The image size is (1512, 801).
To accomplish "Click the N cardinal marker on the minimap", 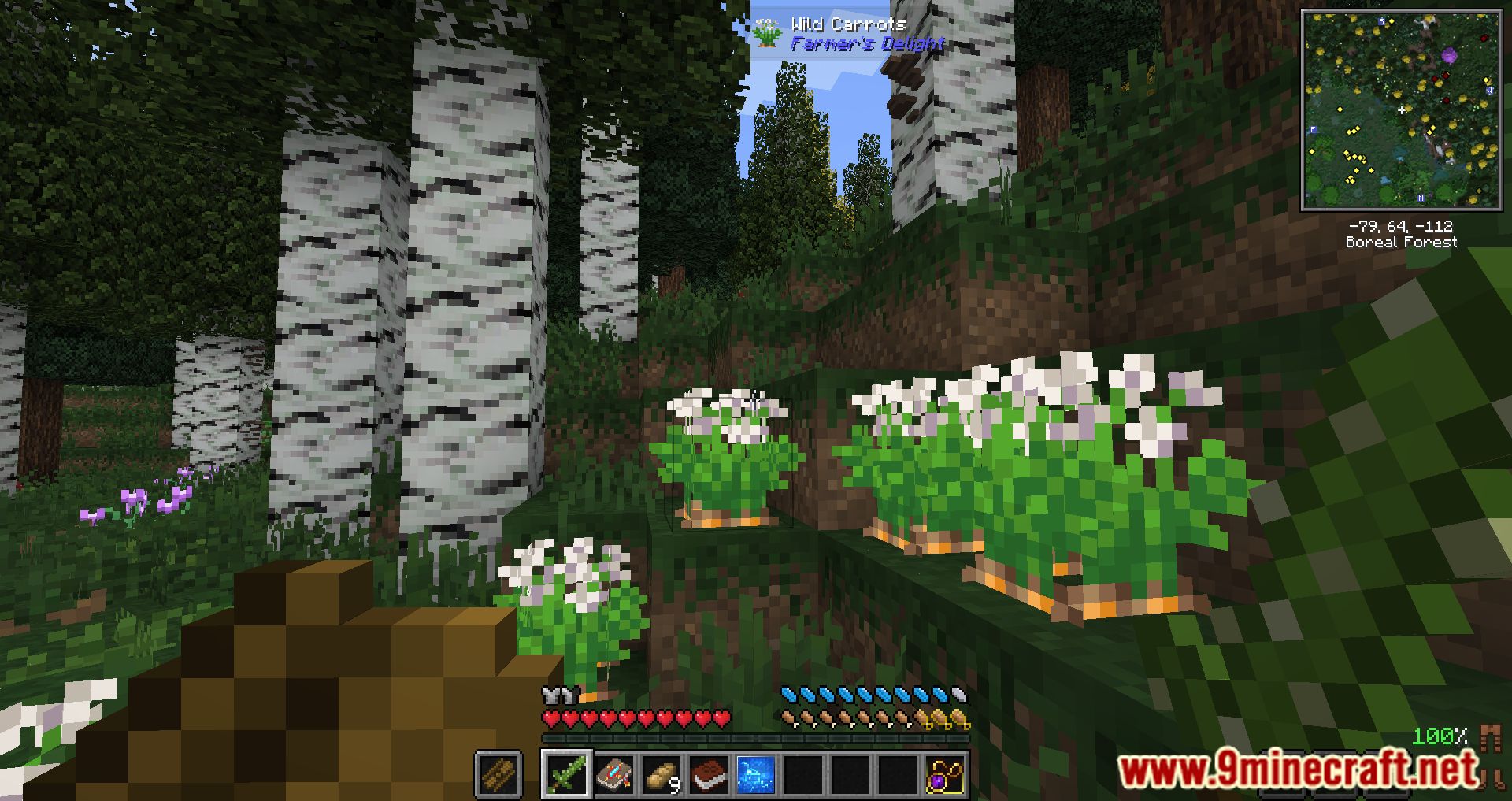I will pyautogui.click(x=1421, y=198).
